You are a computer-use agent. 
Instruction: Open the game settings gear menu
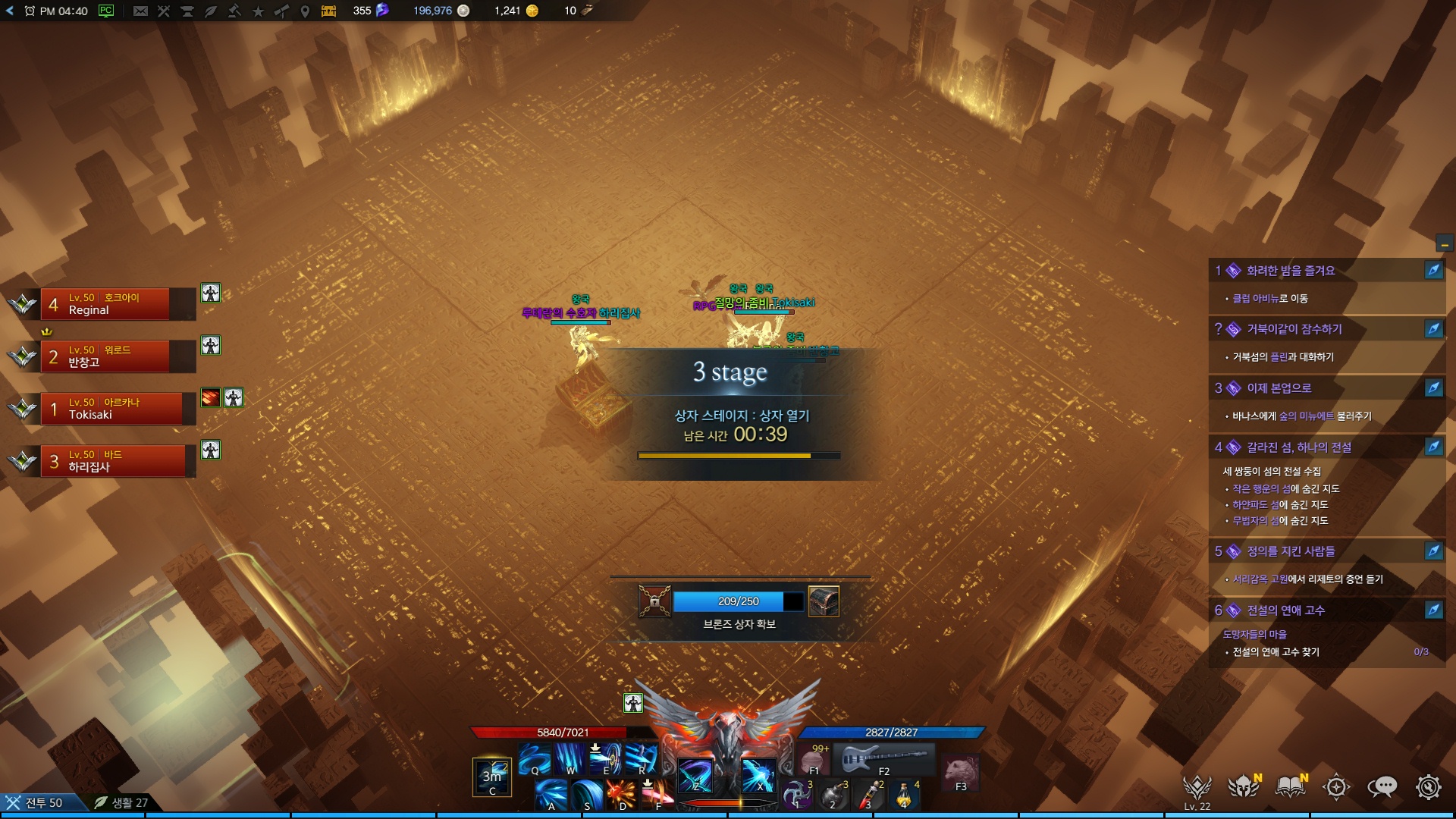pyautogui.click(x=1428, y=787)
